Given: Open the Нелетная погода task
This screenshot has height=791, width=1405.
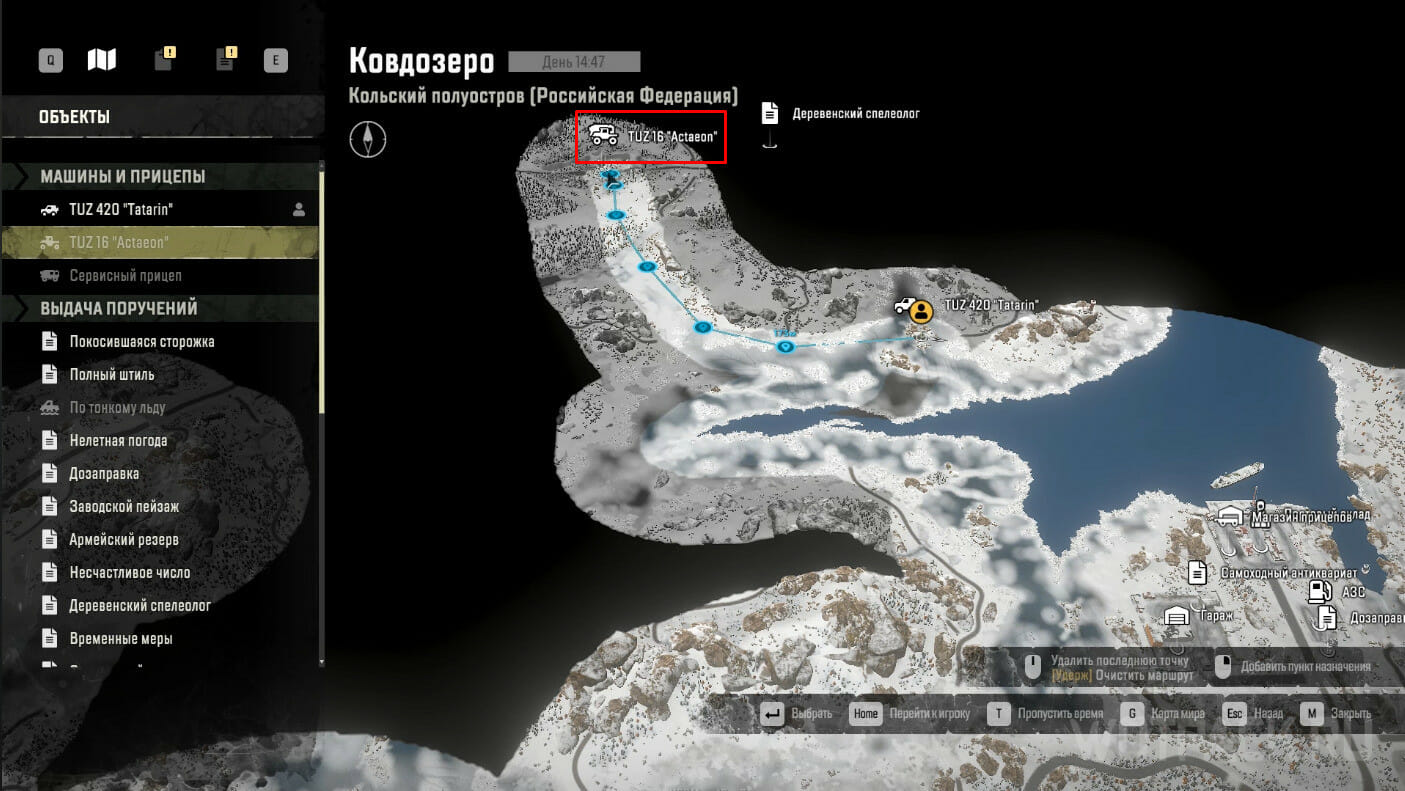Looking at the screenshot, I should (118, 440).
